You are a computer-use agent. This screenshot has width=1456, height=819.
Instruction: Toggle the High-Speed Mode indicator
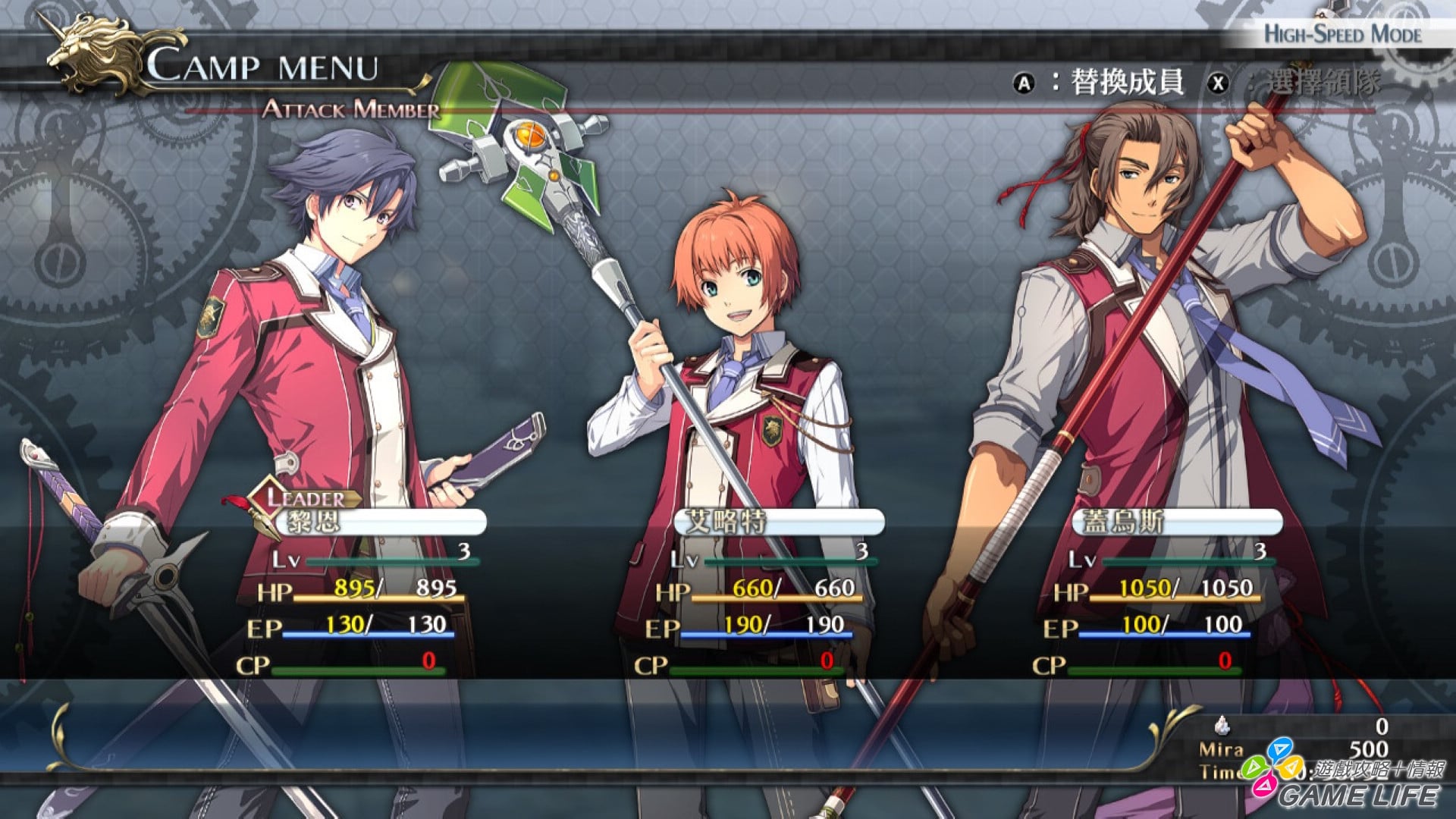[1341, 34]
